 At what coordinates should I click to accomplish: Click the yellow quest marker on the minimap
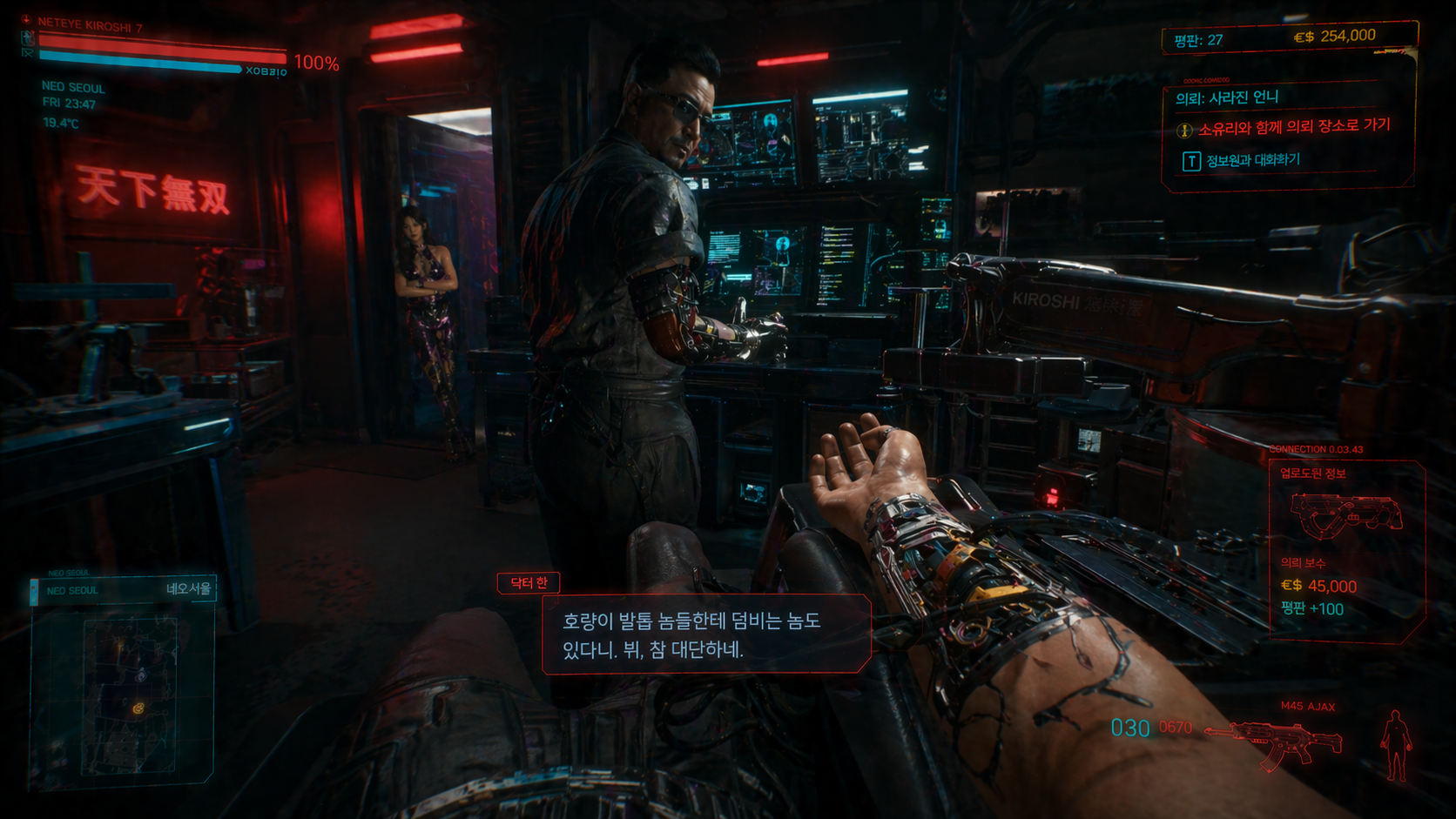point(138,708)
